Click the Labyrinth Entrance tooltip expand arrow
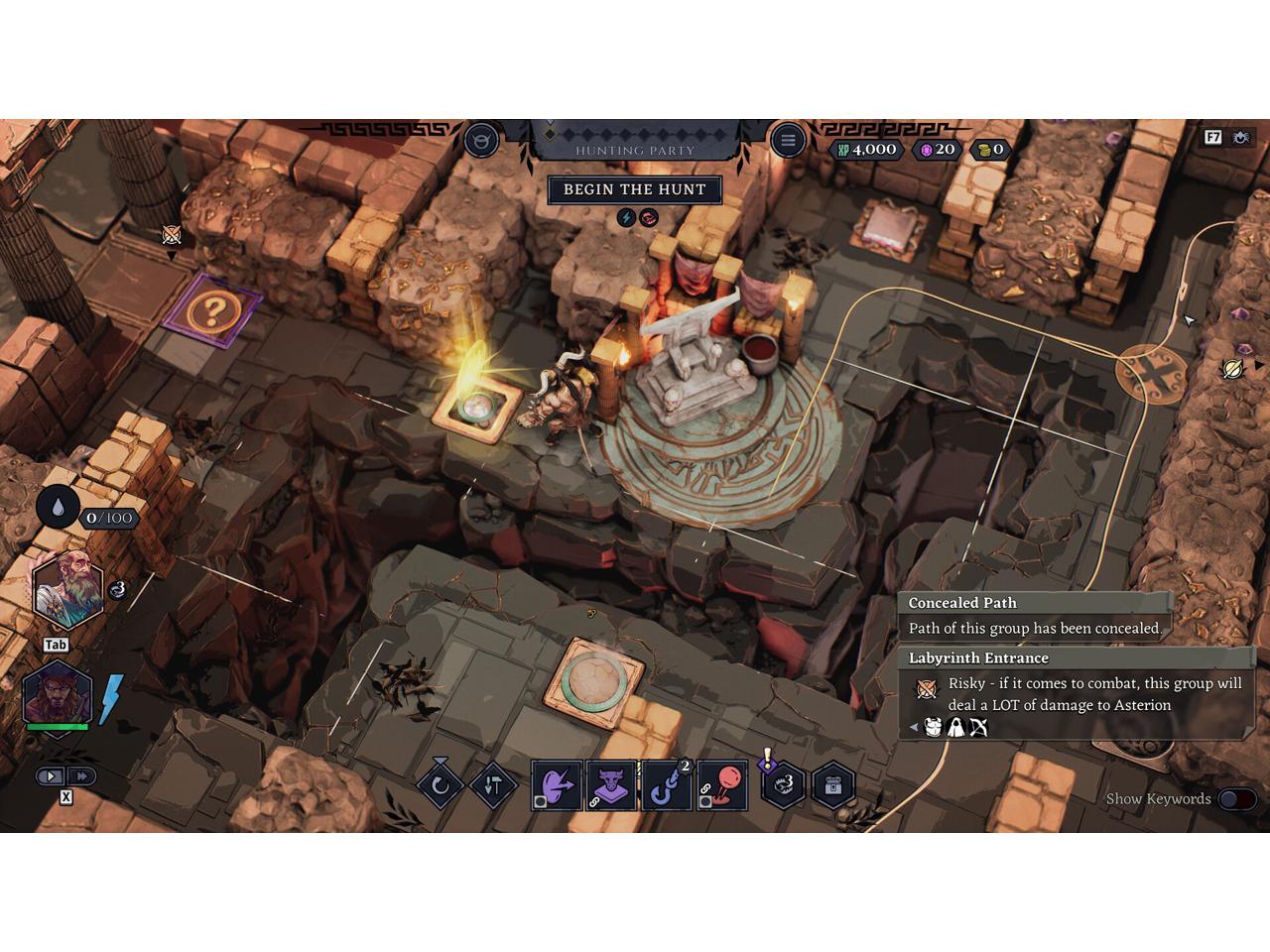Screen dimensions: 1270x952 [914, 728]
